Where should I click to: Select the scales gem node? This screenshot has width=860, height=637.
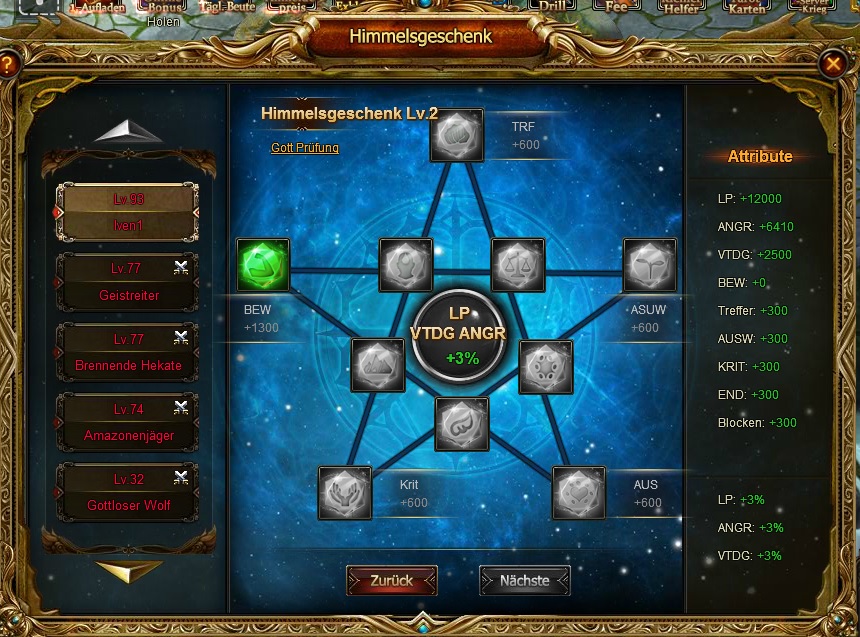(518, 265)
